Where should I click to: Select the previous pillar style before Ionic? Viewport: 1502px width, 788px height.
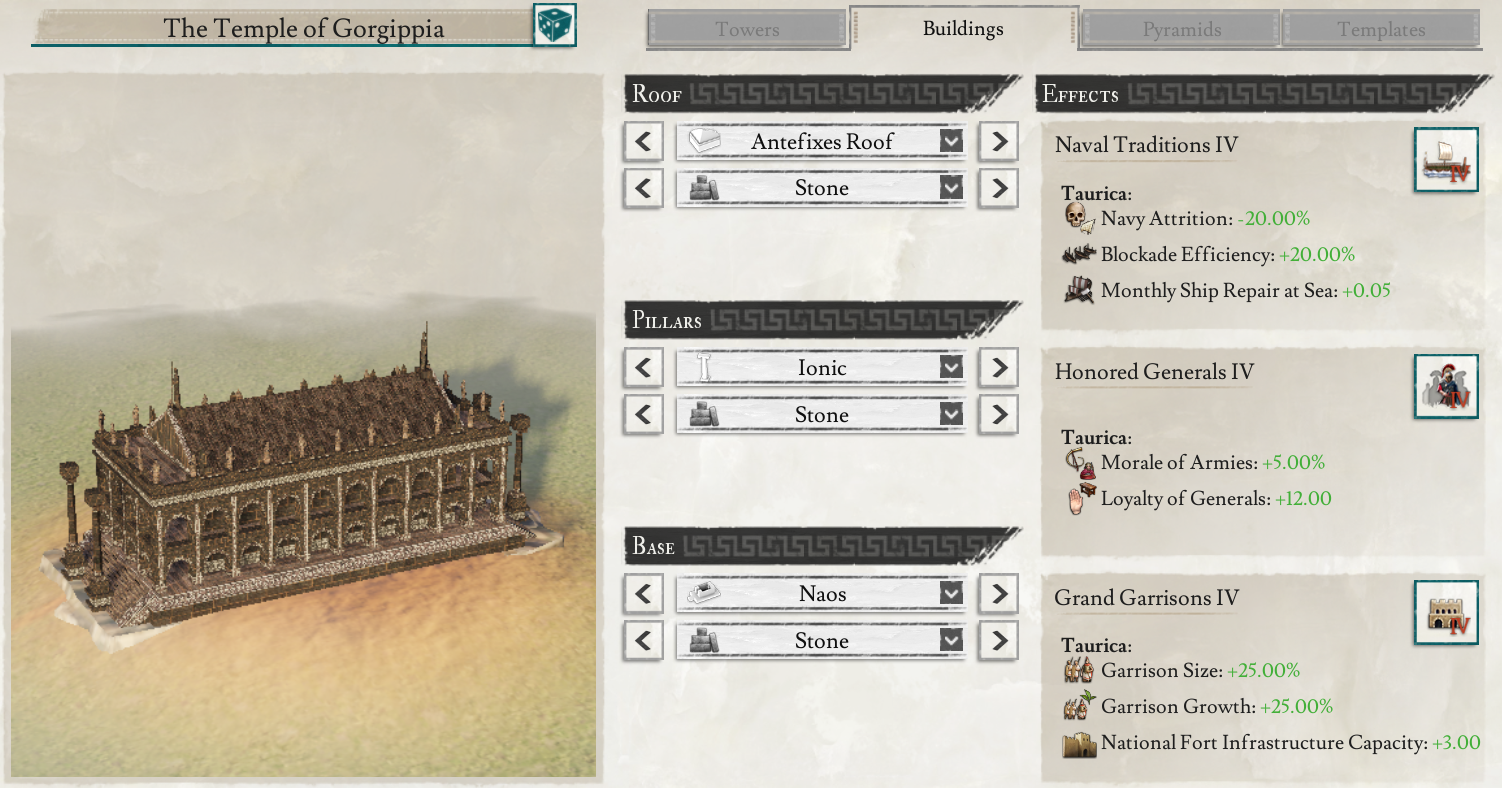(643, 368)
